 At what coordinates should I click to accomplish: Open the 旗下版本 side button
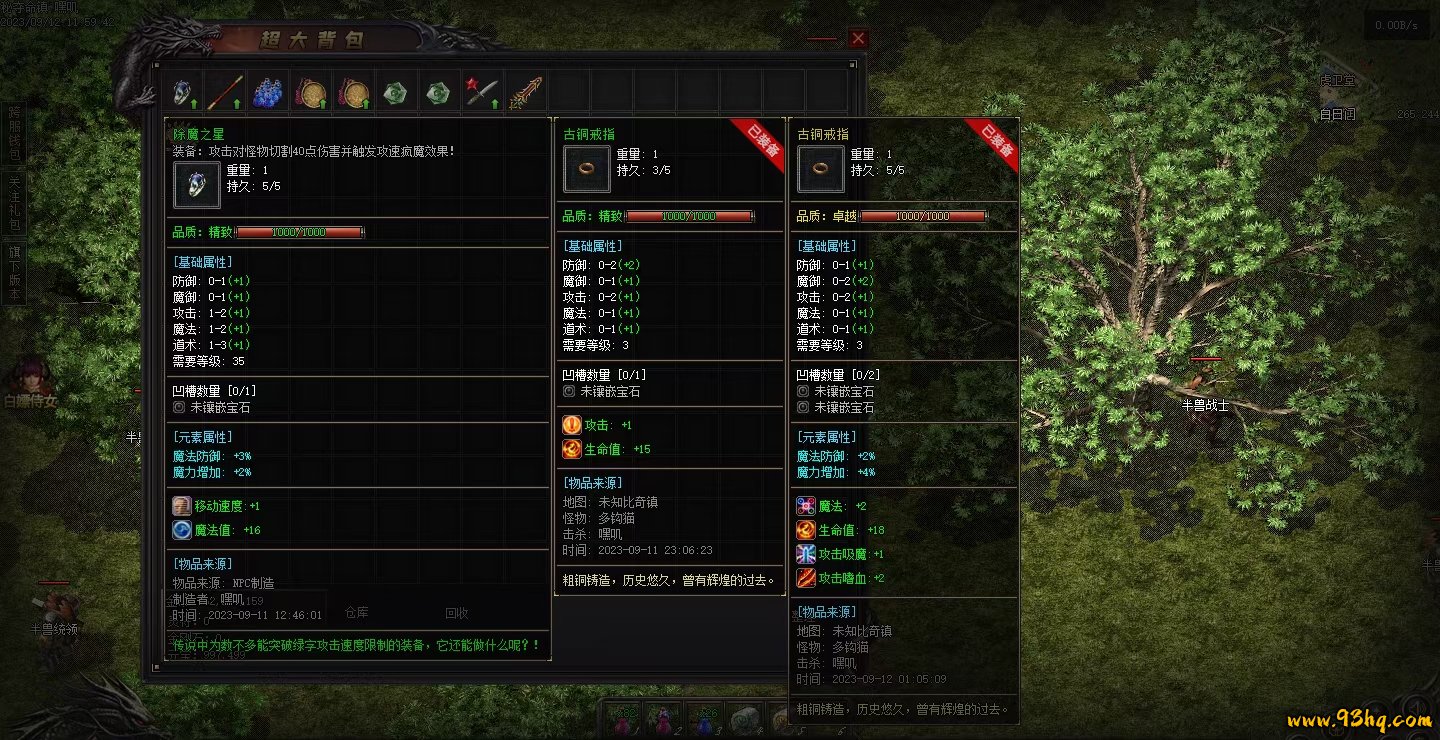coord(14,273)
